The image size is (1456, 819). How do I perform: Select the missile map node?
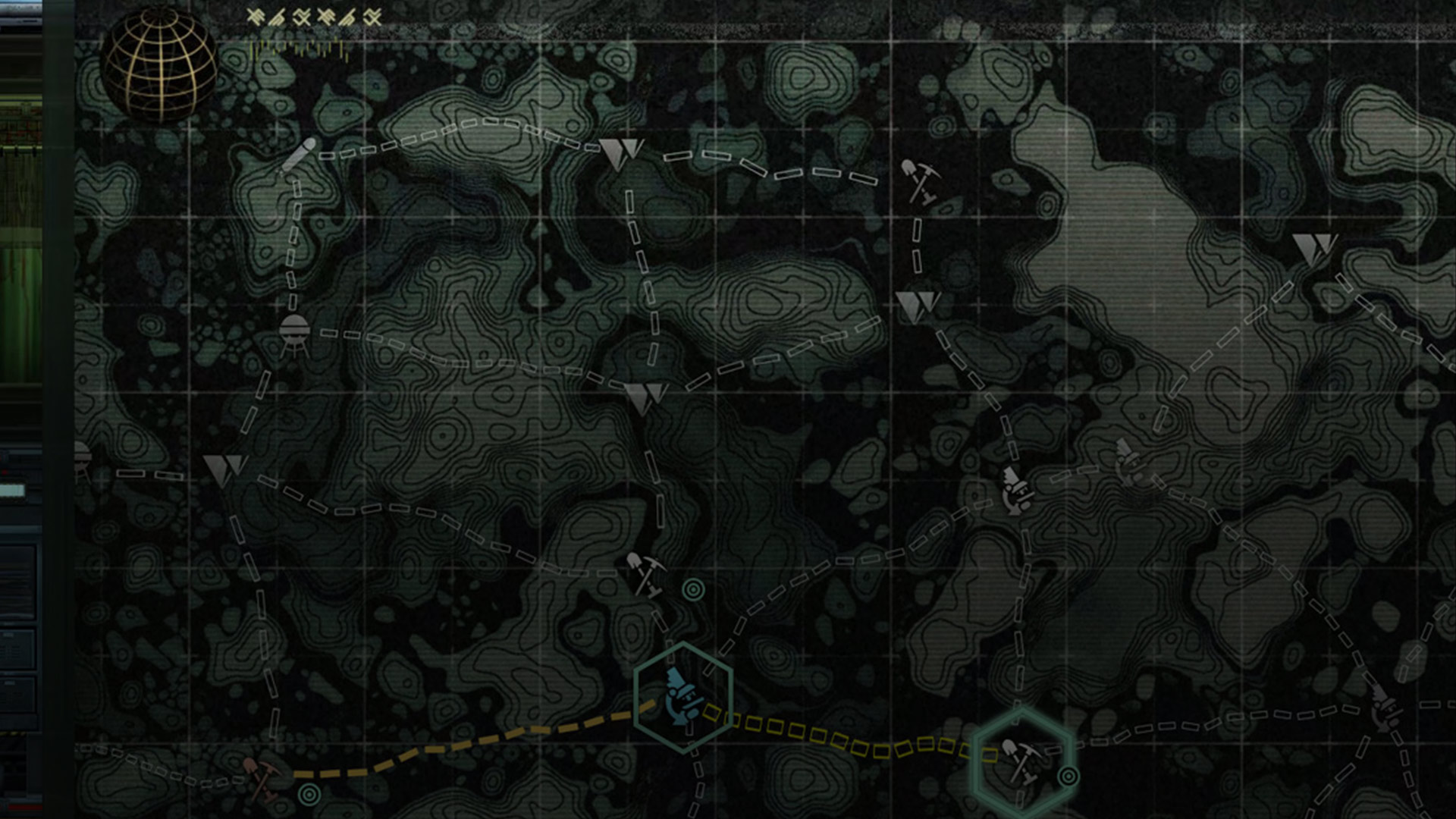(297, 156)
